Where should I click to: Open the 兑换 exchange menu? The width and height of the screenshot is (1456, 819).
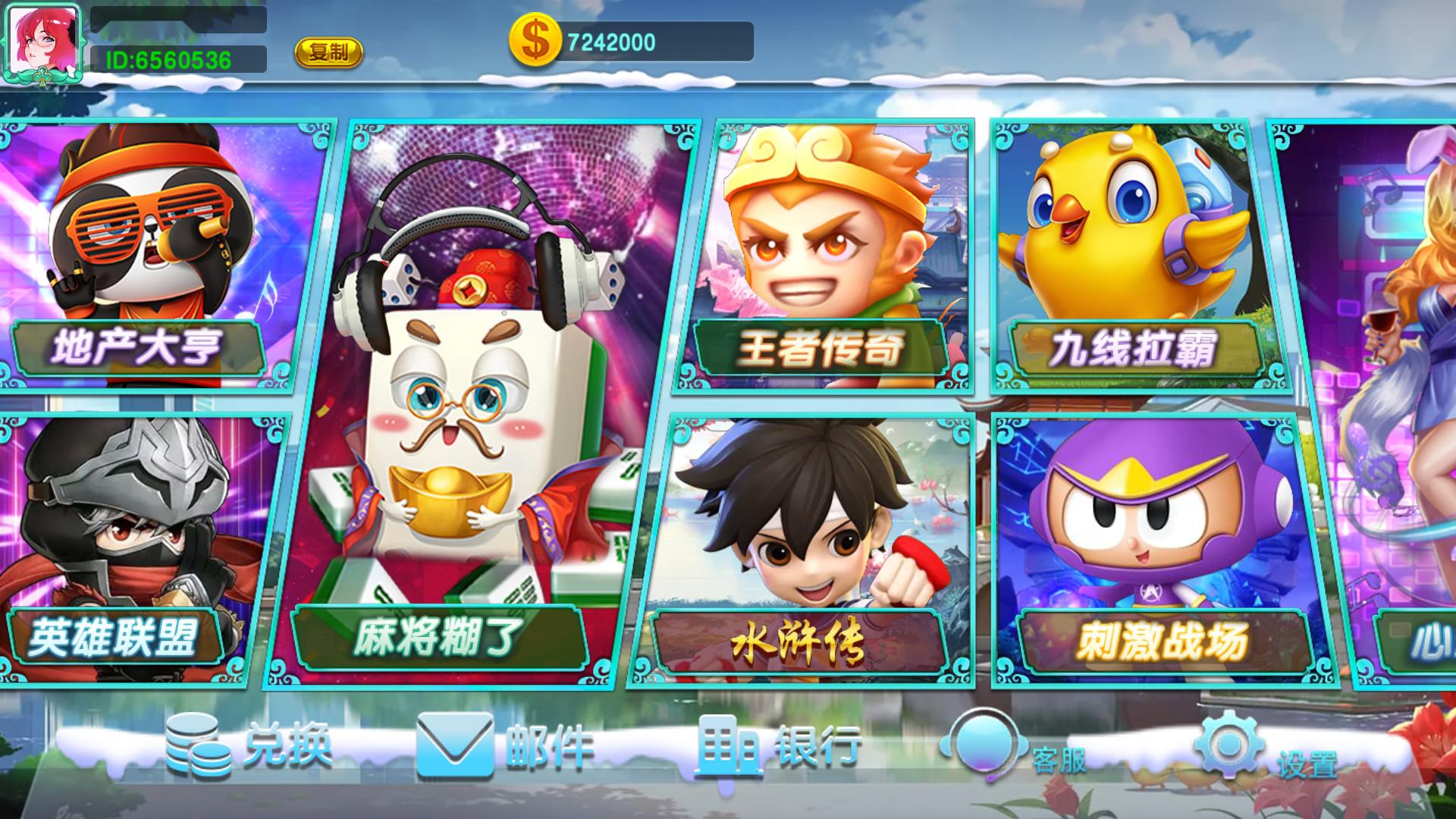pyautogui.click(x=249, y=747)
